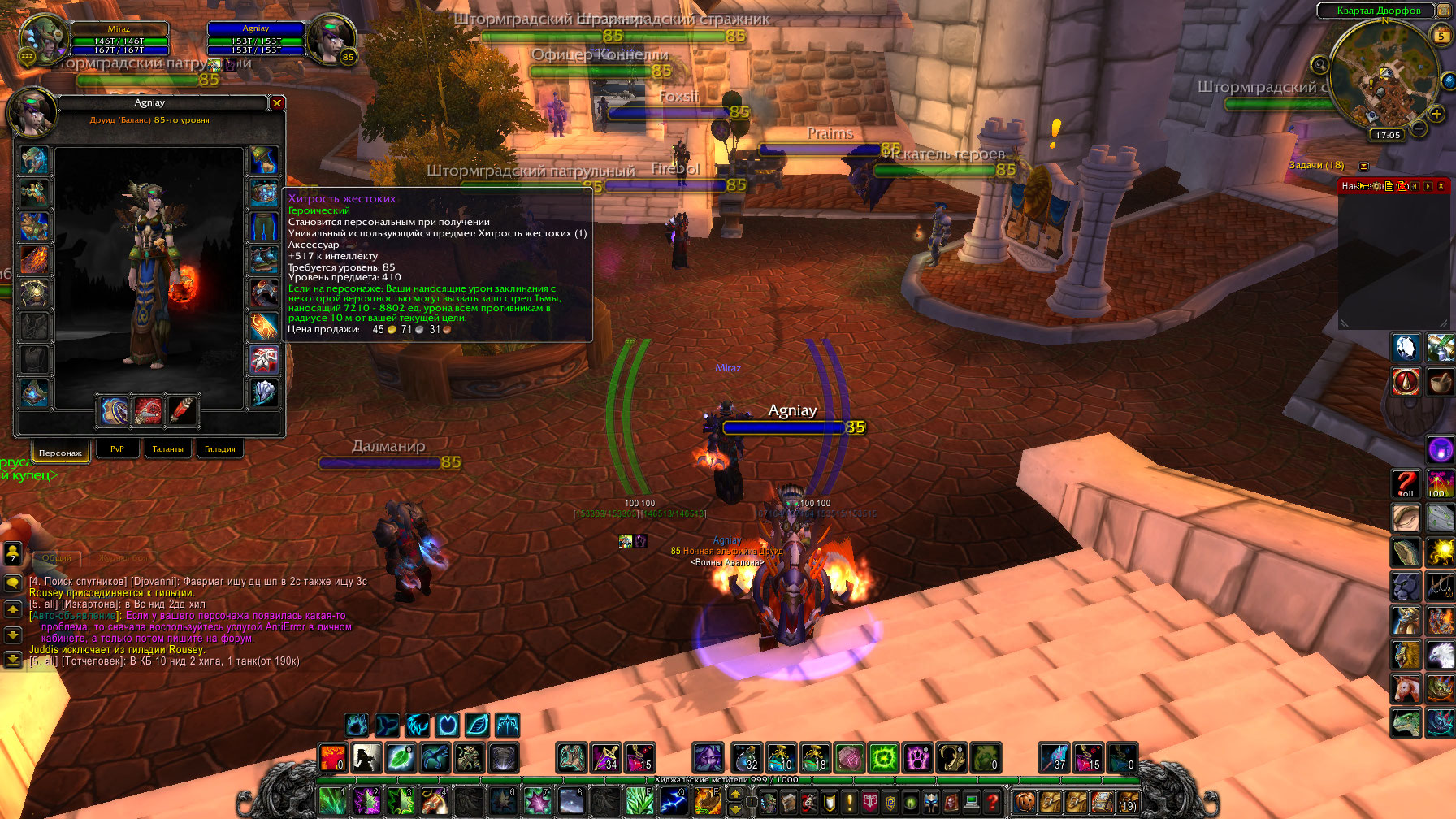Image resolution: width=1456 pixels, height=819 pixels.
Task: Close the Agniay character window
Action: (277, 103)
